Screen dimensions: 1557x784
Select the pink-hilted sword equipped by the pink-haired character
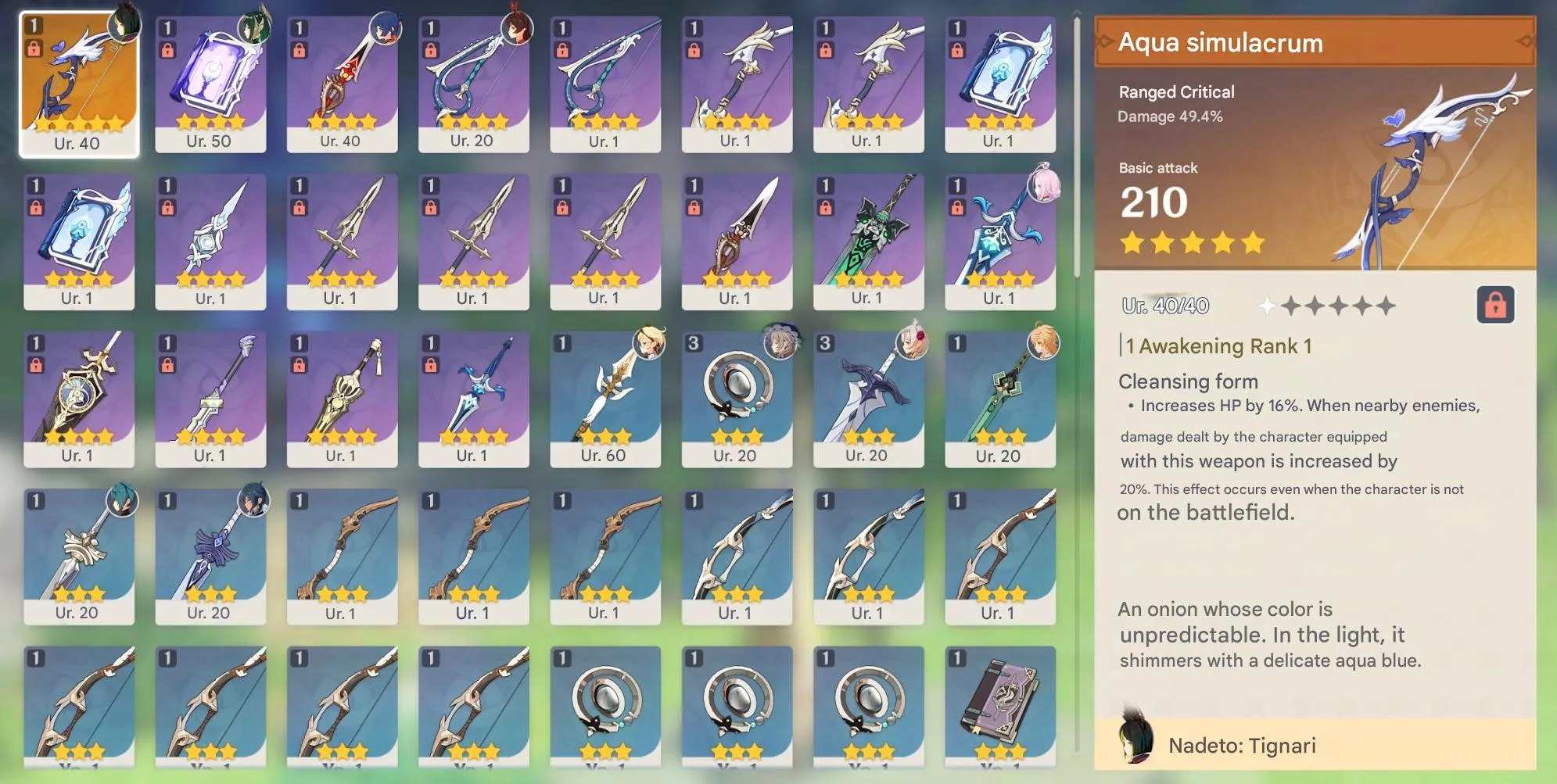[x=999, y=234]
